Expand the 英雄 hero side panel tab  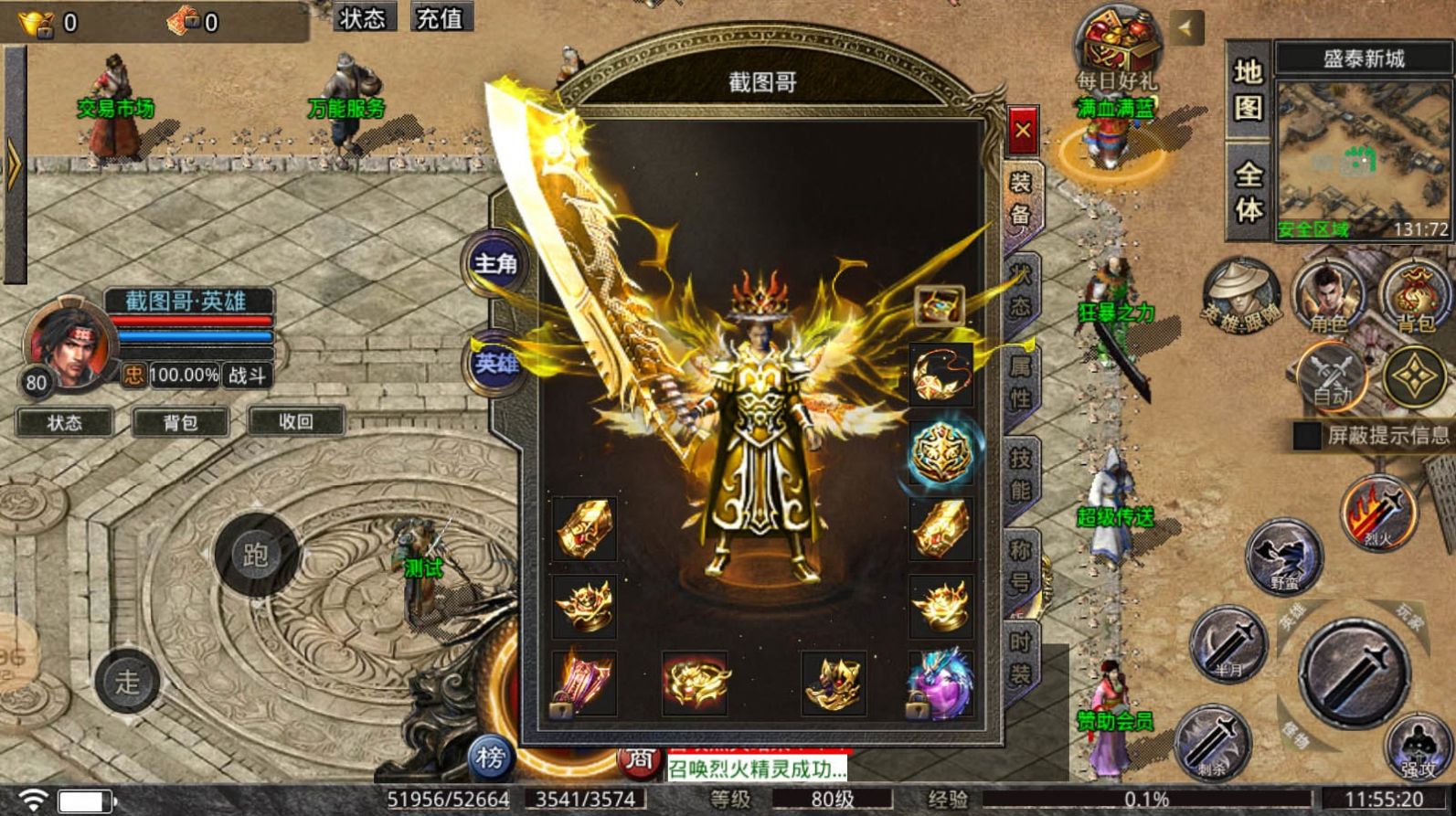click(496, 363)
